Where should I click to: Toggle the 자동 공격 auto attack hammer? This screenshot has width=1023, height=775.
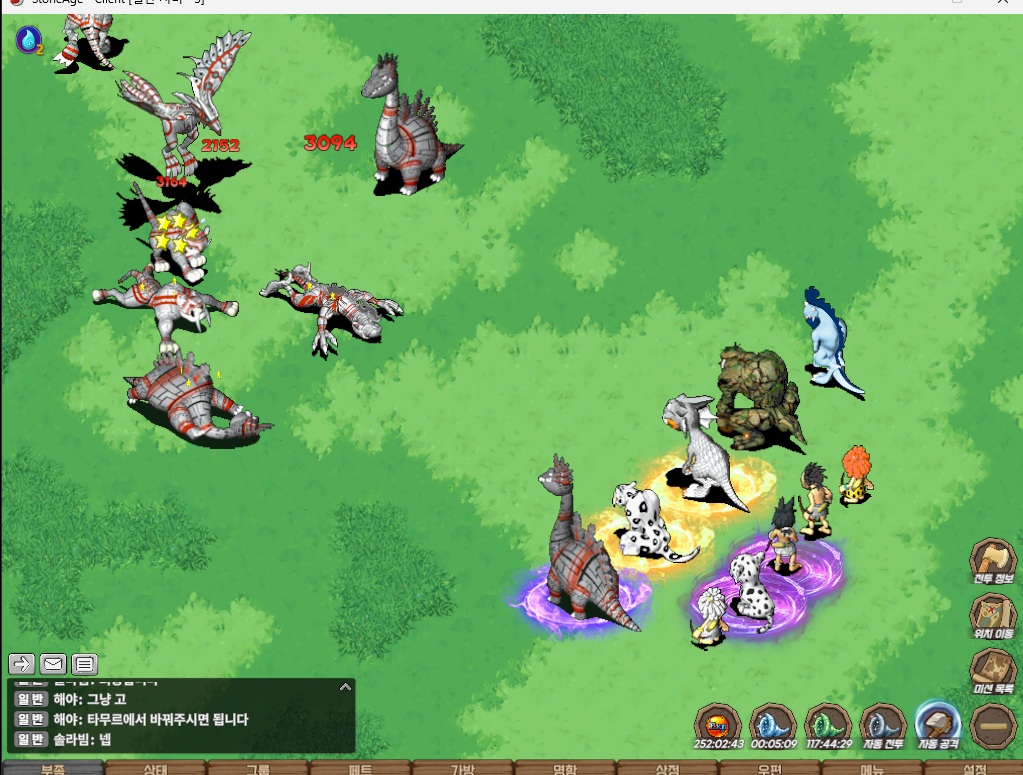[x=937, y=724]
